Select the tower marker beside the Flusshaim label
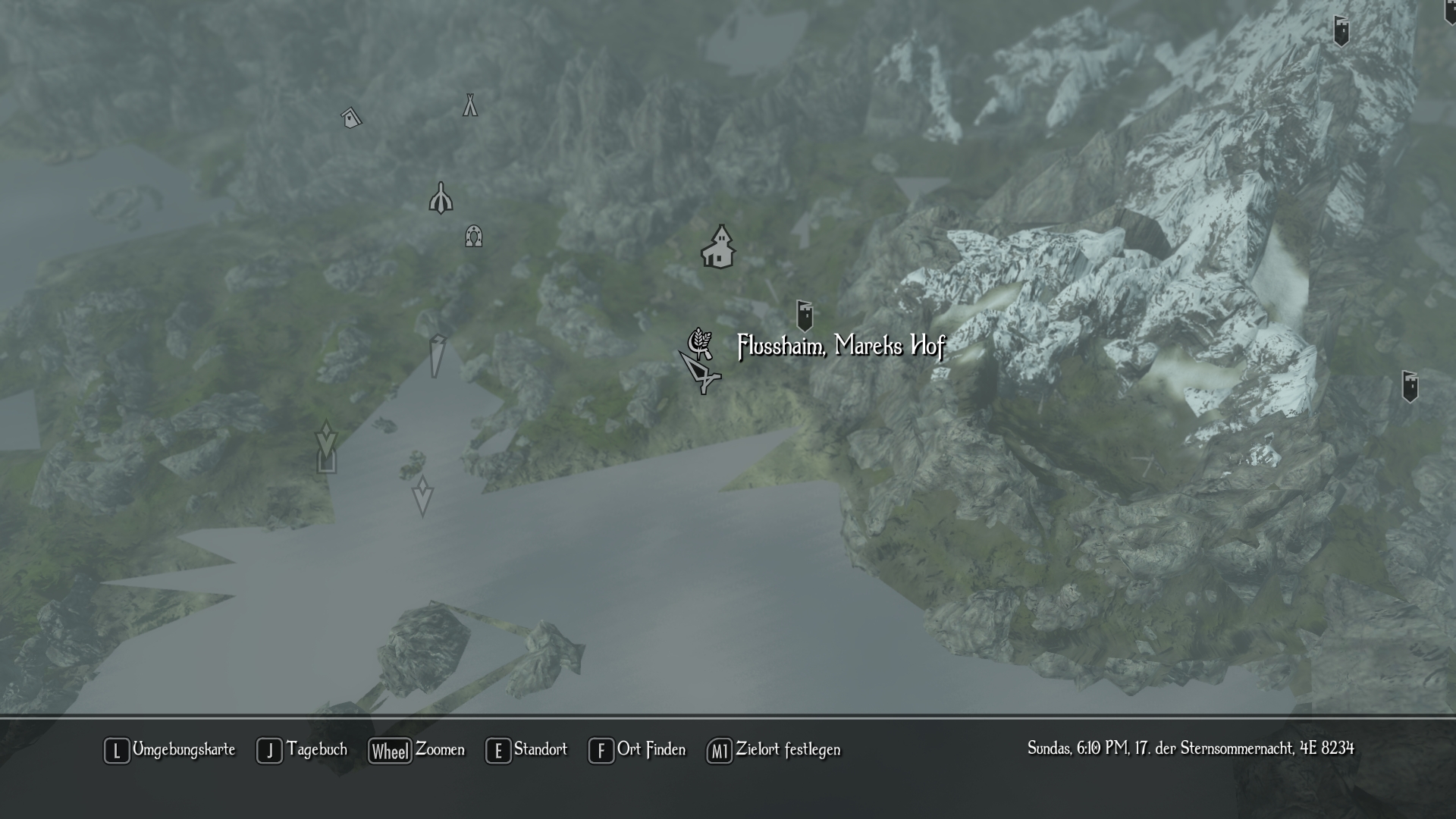The width and height of the screenshot is (1456, 819). point(805,315)
